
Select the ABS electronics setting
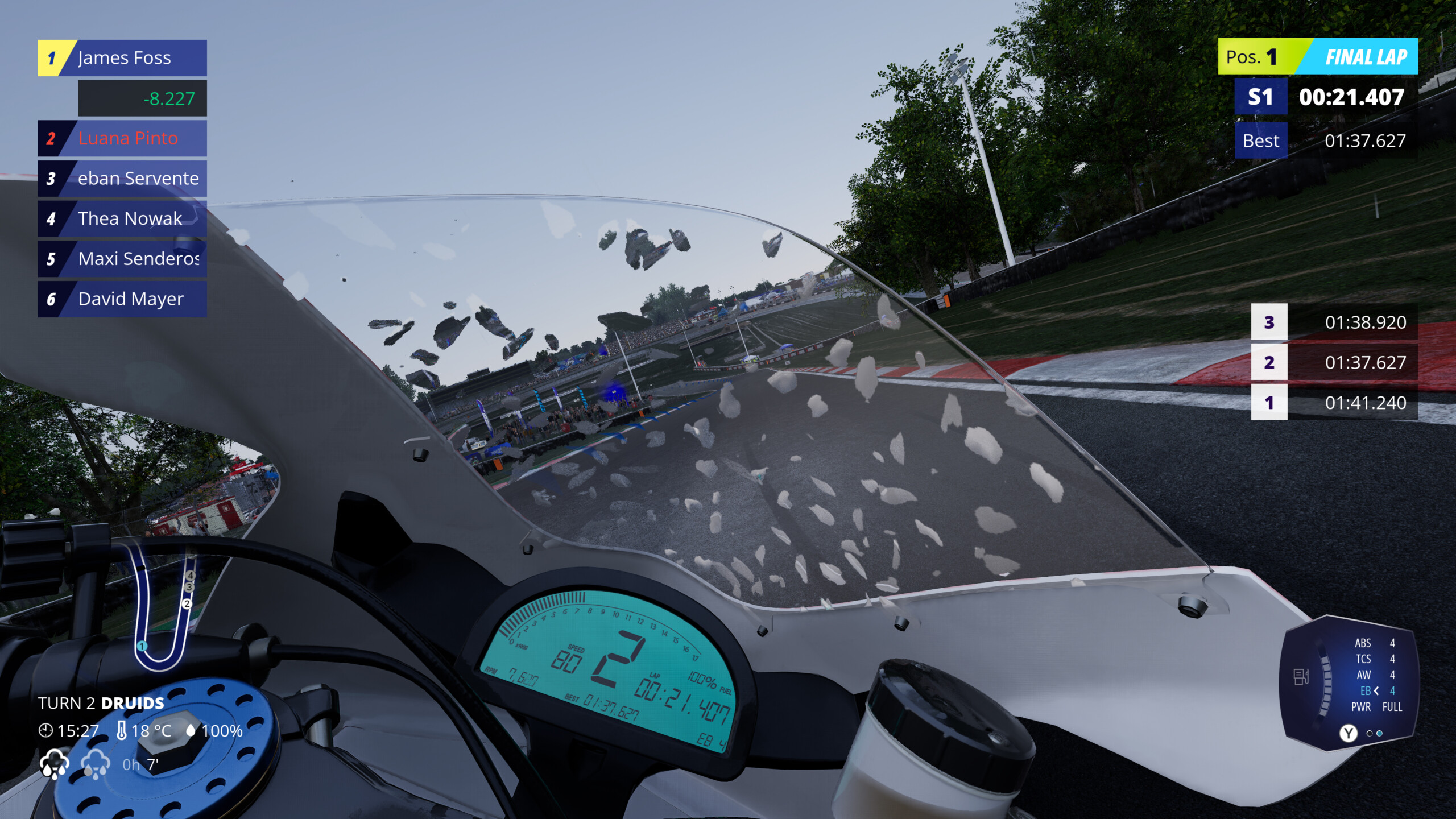(1374, 643)
